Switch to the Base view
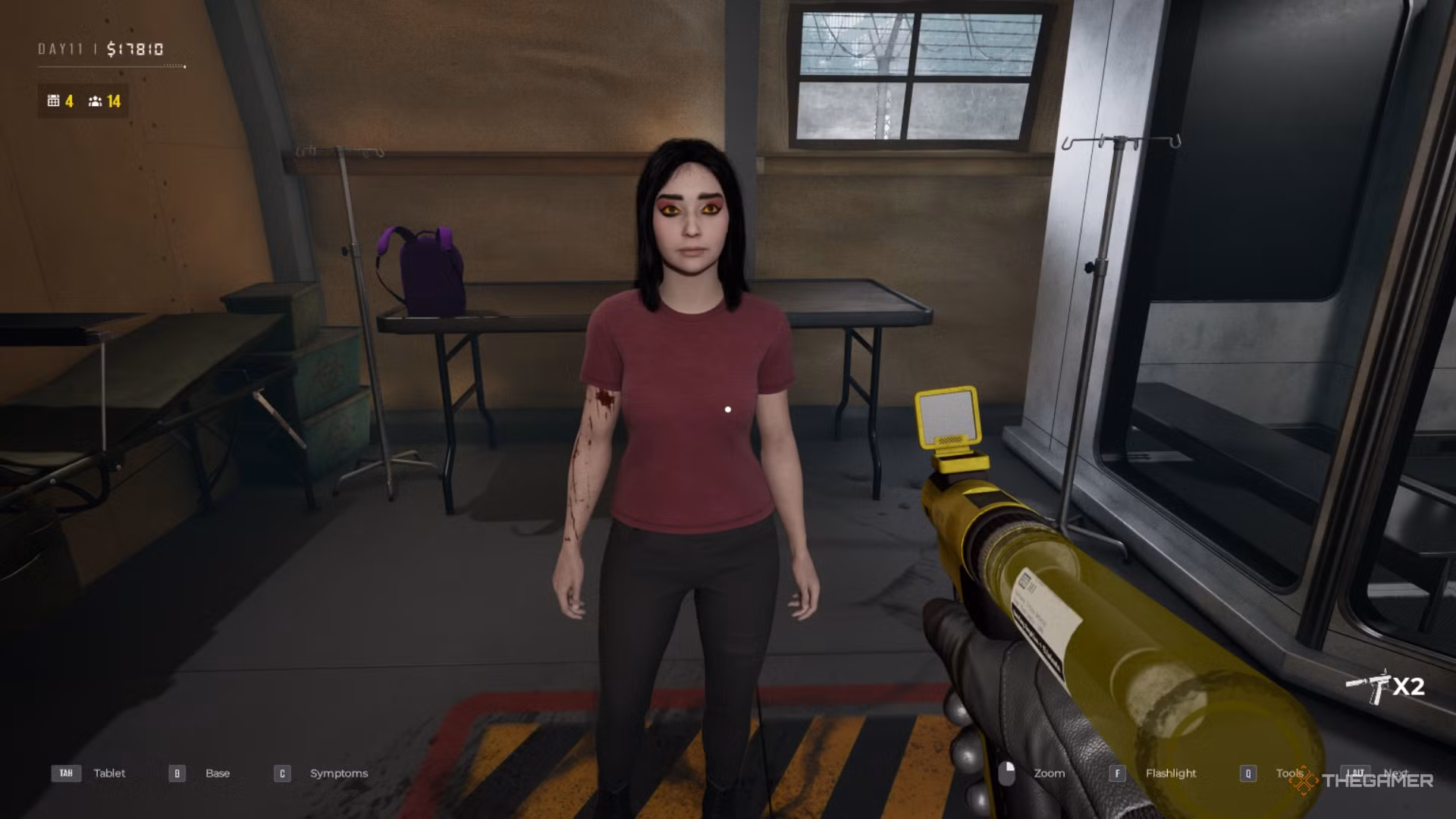 click(x=218, y=773)
